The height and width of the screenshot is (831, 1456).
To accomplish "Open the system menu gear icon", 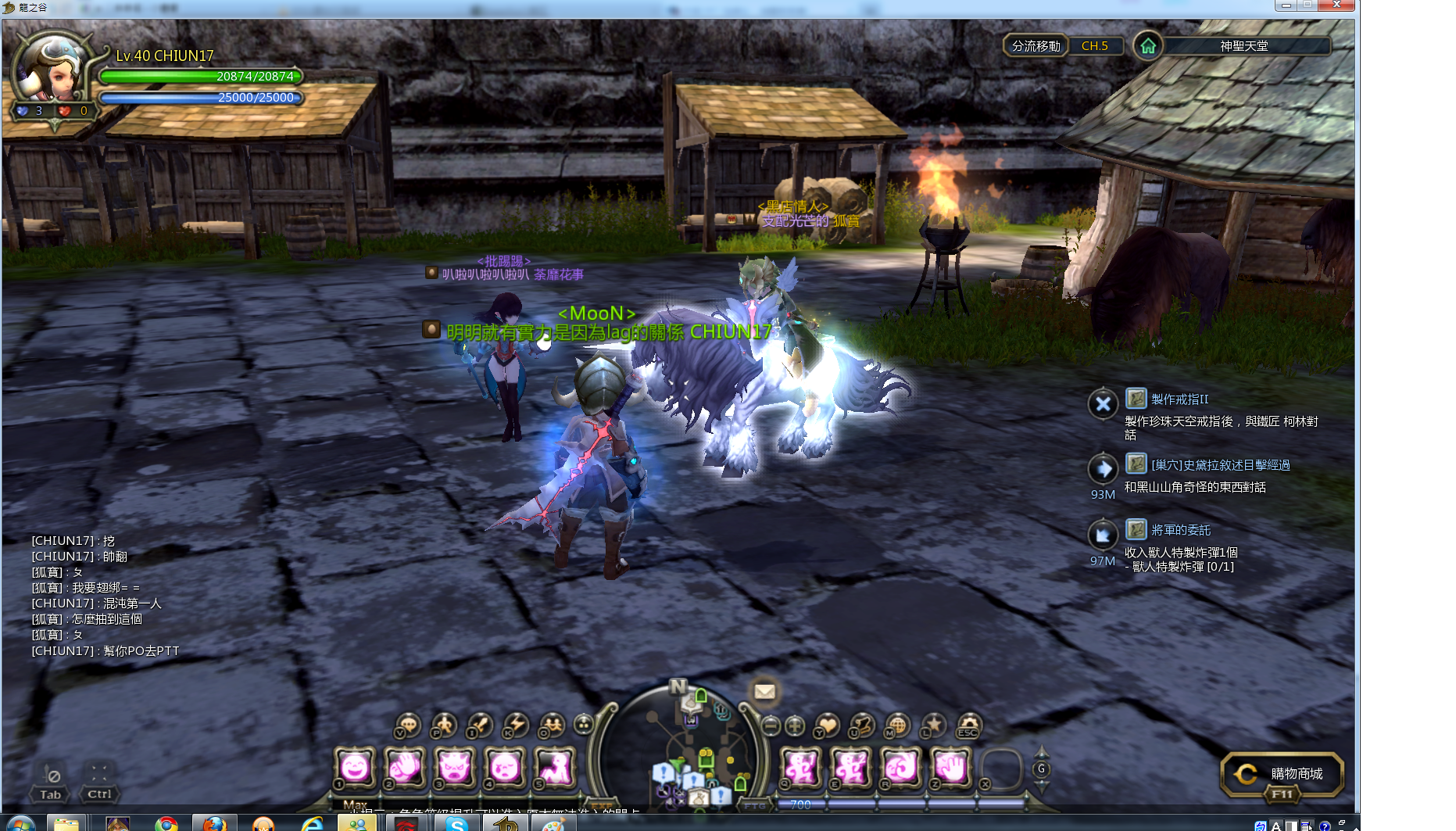I will tap(968, 725).
